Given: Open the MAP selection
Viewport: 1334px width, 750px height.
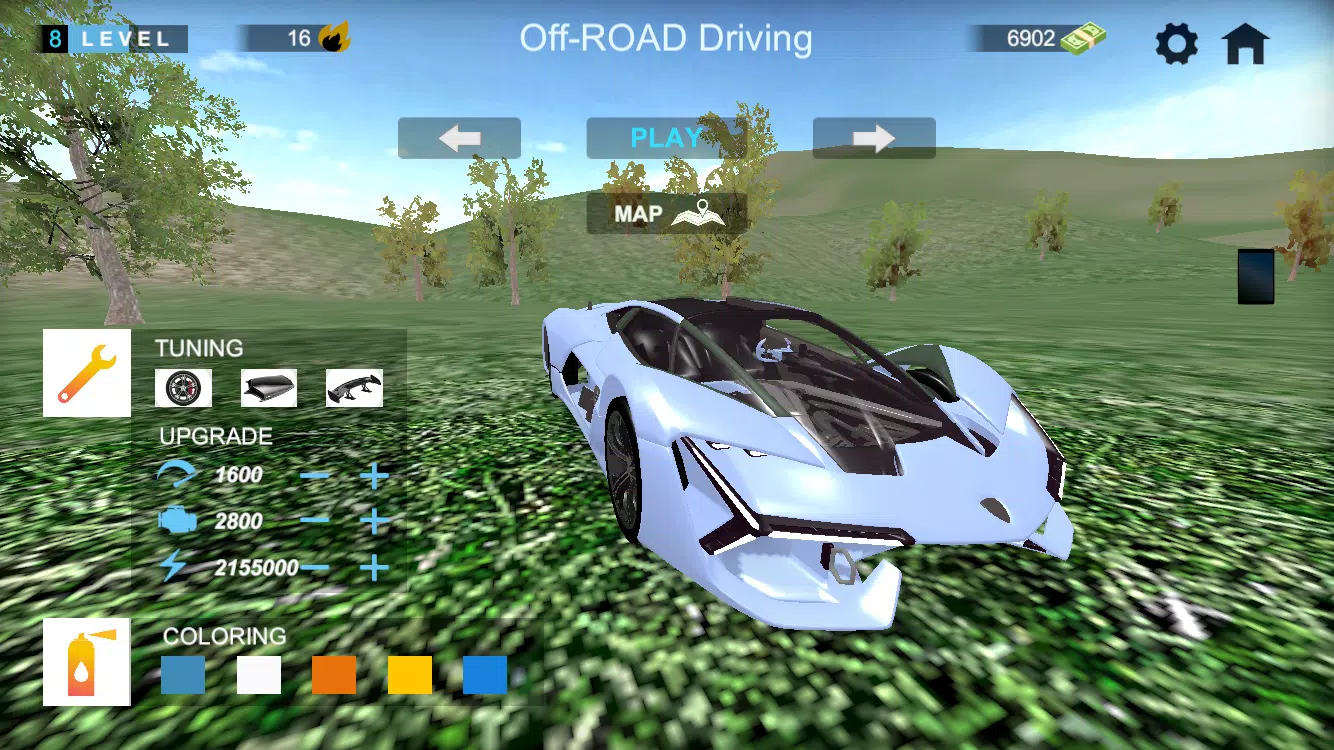Looking at the screenshot, I should click(x=666, y=213).
